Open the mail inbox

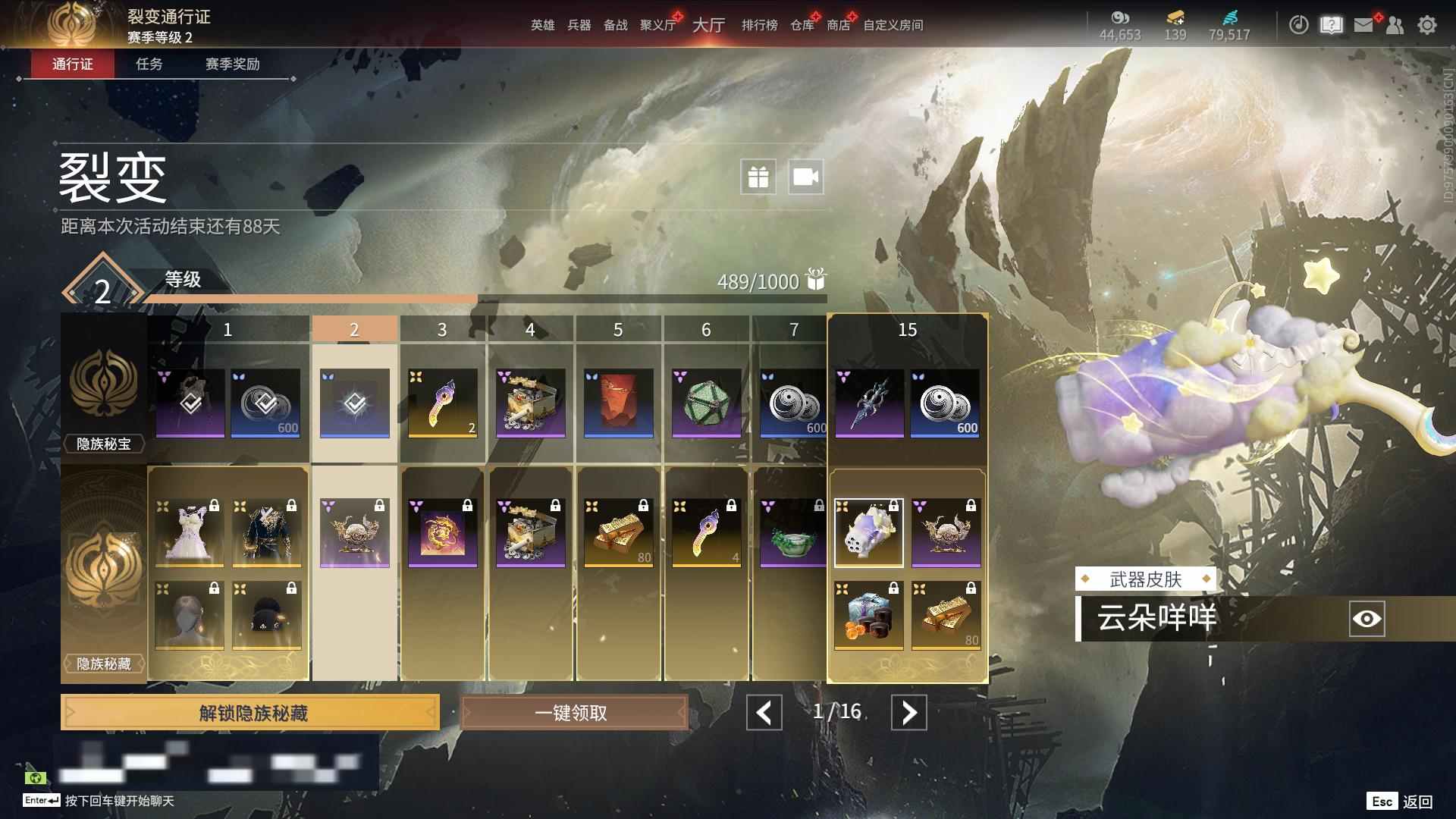click(x=1363, y=25)
